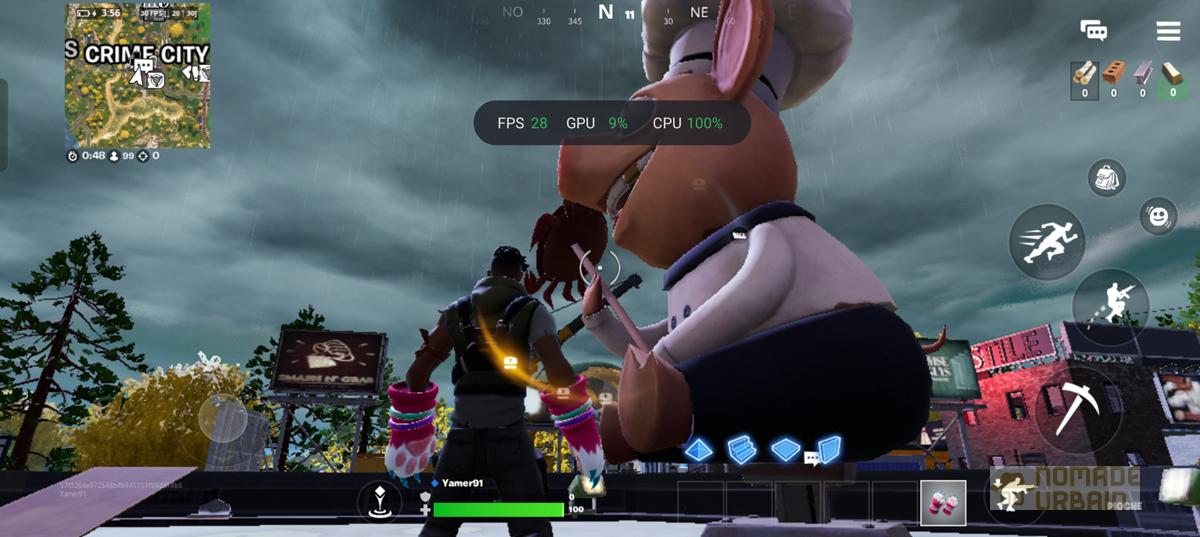Viewport: 1200px width, 537px height.
Task: Choose the flat floor build piece
Action: 786,450
